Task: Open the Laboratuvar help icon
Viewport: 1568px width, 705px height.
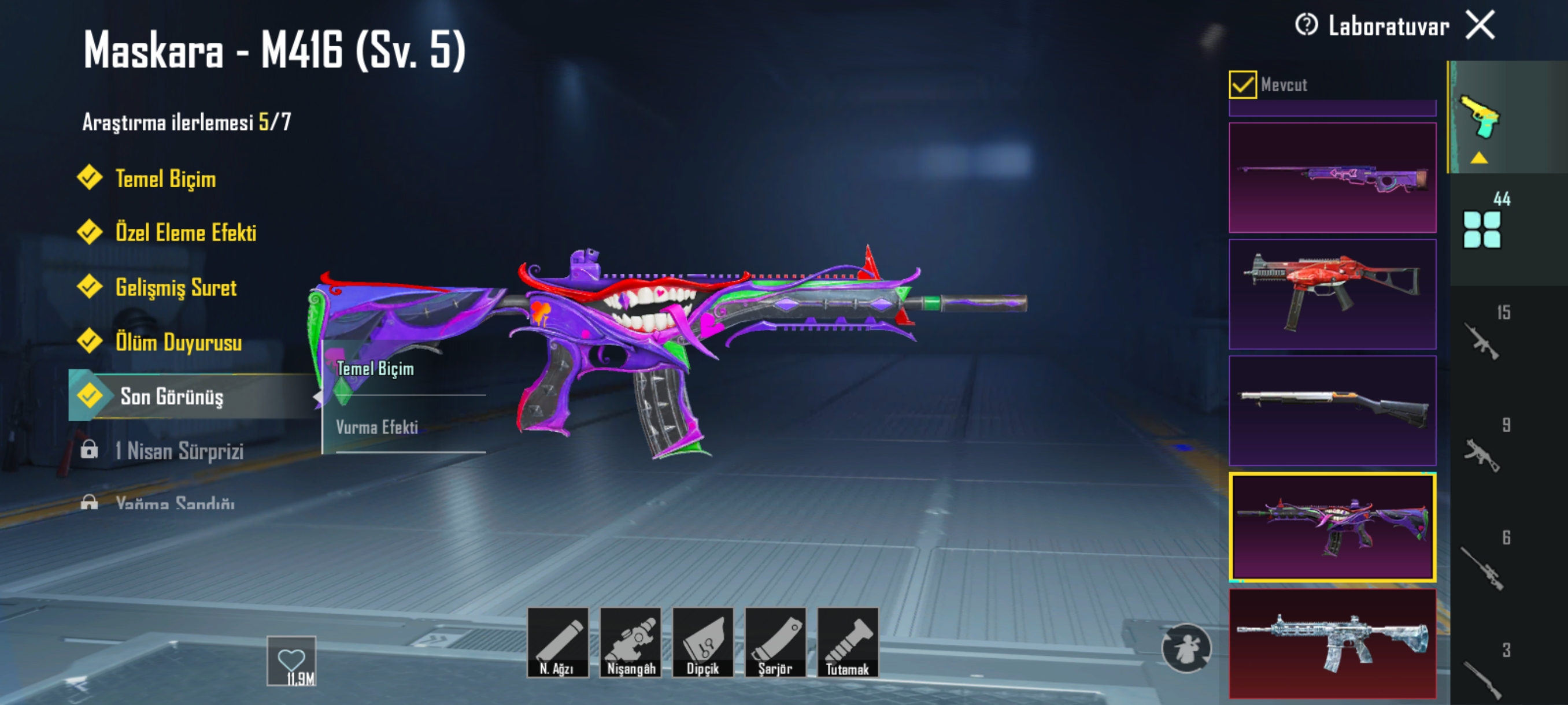Action: 1306,25
